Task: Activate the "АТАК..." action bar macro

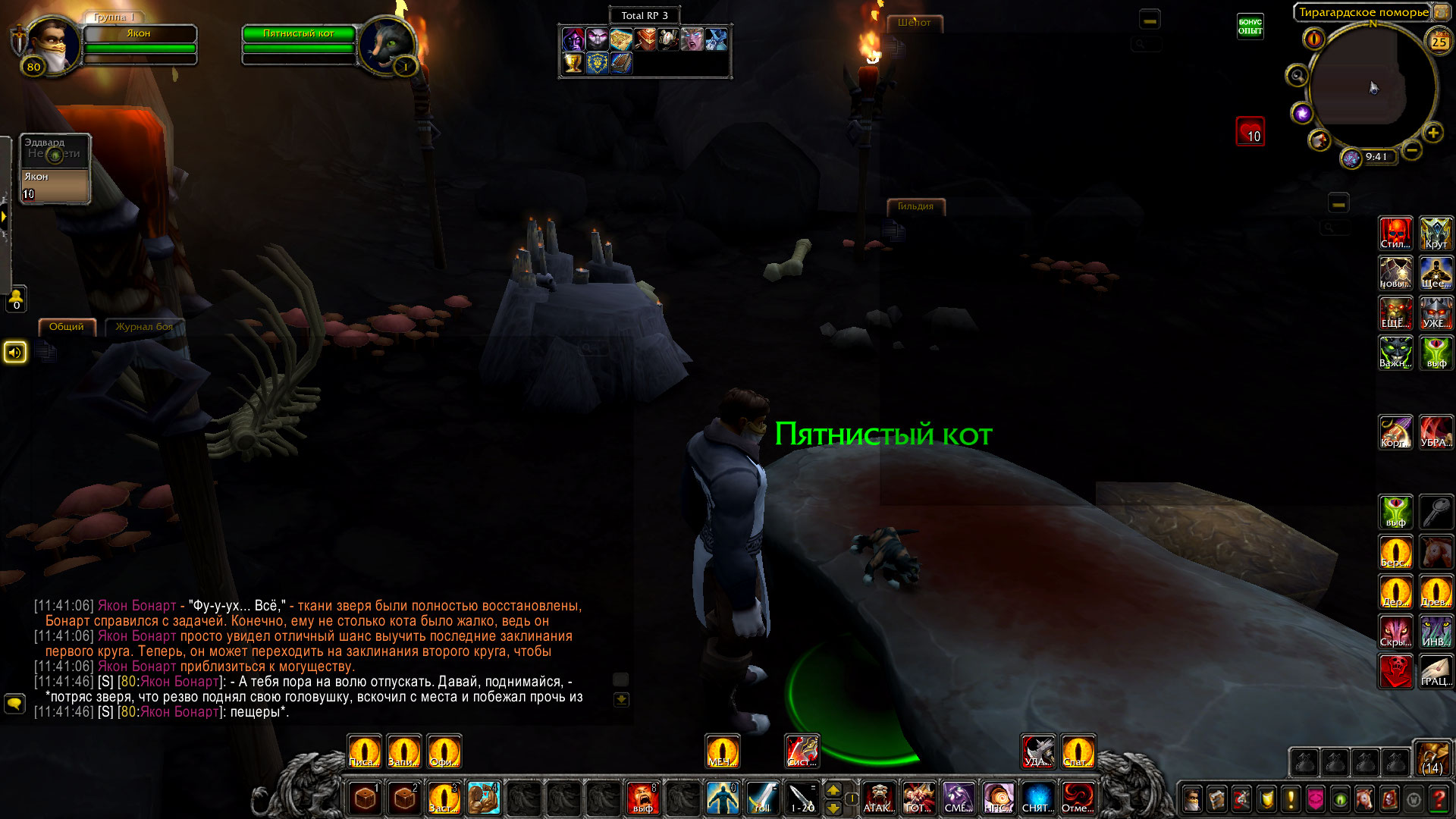Action: [x=879, y=798]
